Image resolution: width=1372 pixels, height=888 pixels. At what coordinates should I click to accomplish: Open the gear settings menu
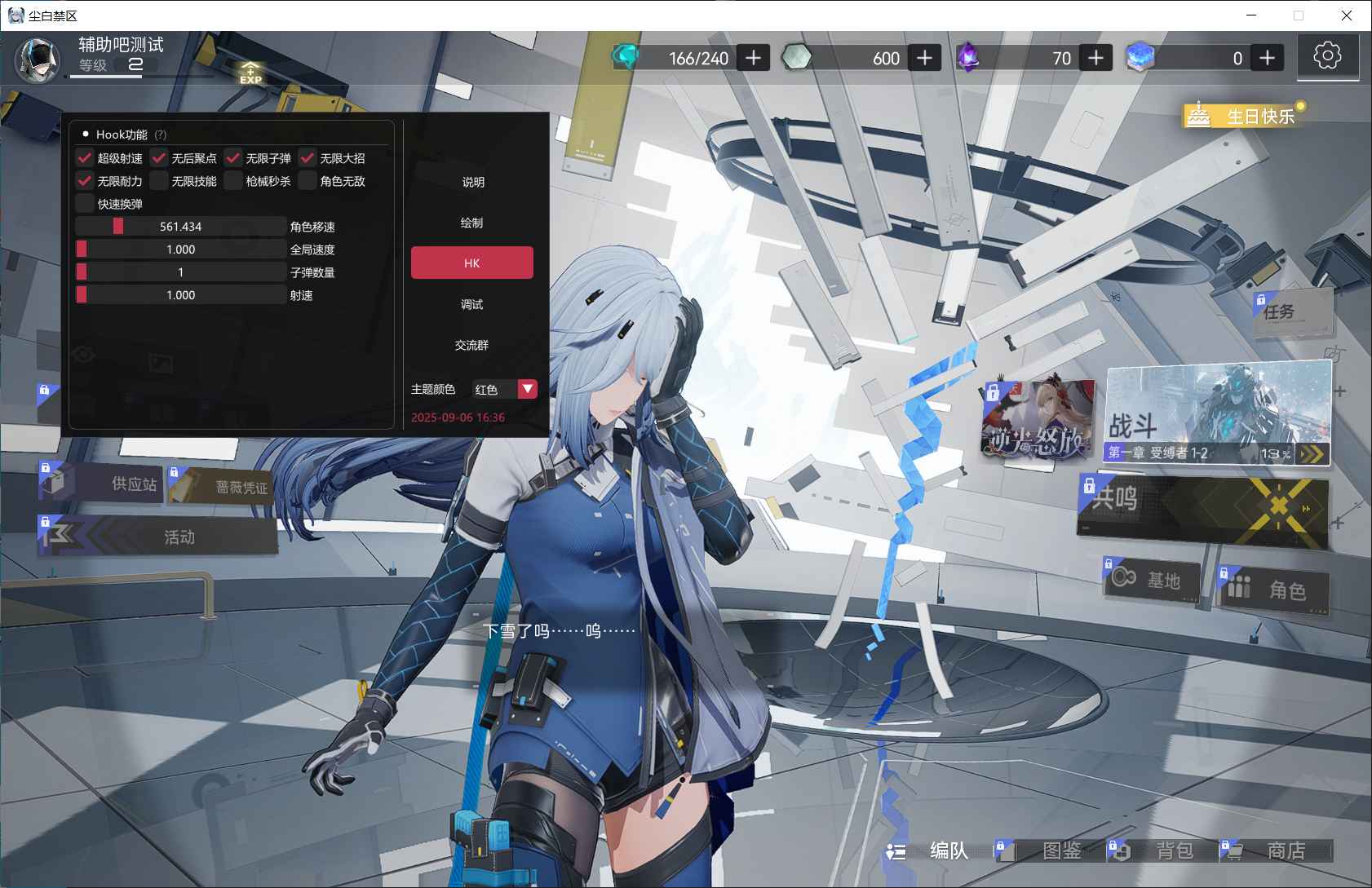coord(1327,55)
